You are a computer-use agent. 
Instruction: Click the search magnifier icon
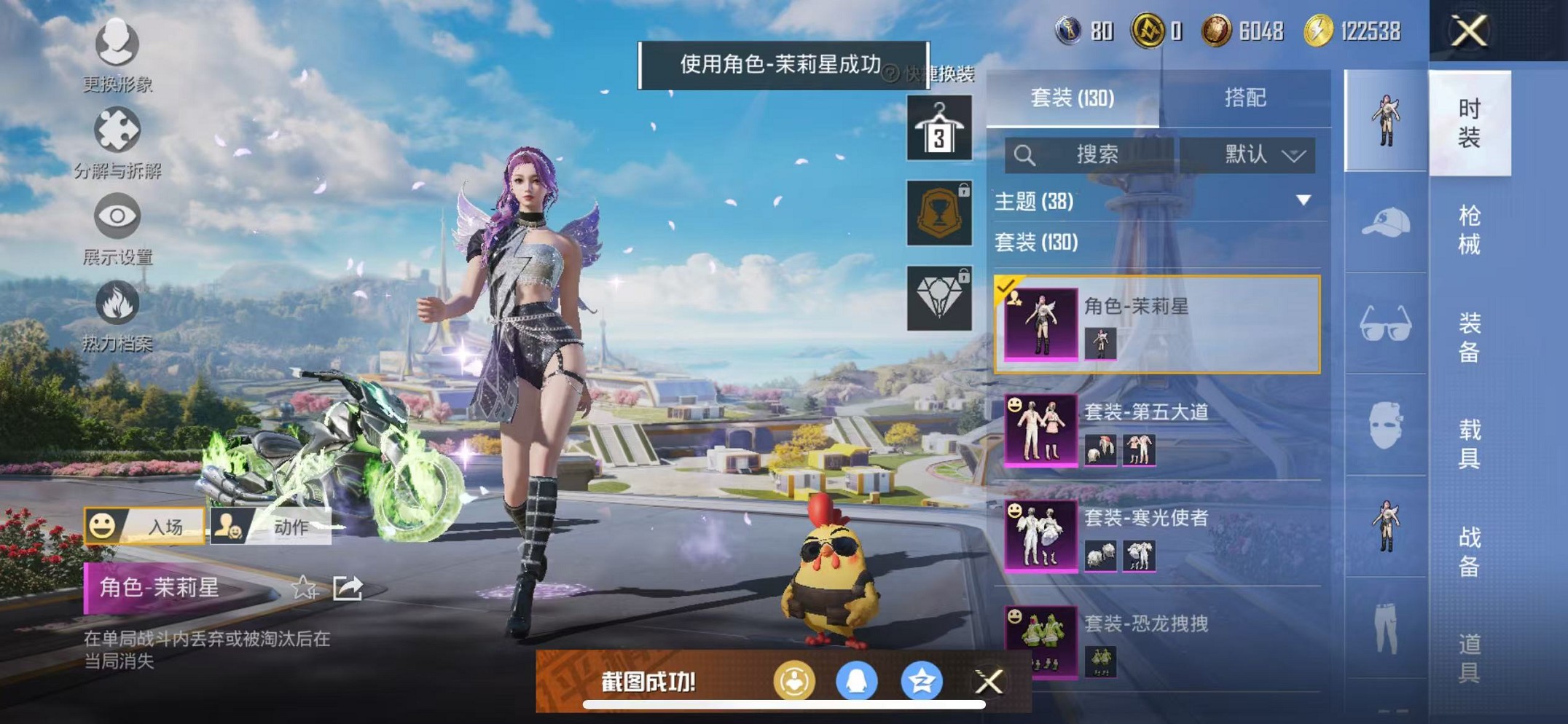[x=1026, y=154]
